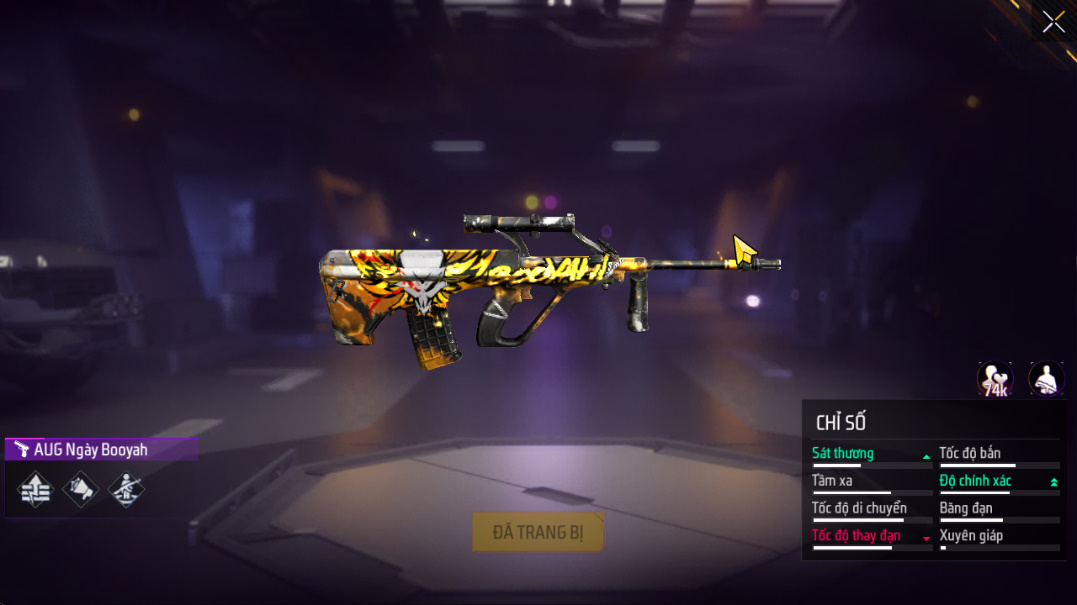
Task: Close the weapon preview screen
Action: [1053, 22]
